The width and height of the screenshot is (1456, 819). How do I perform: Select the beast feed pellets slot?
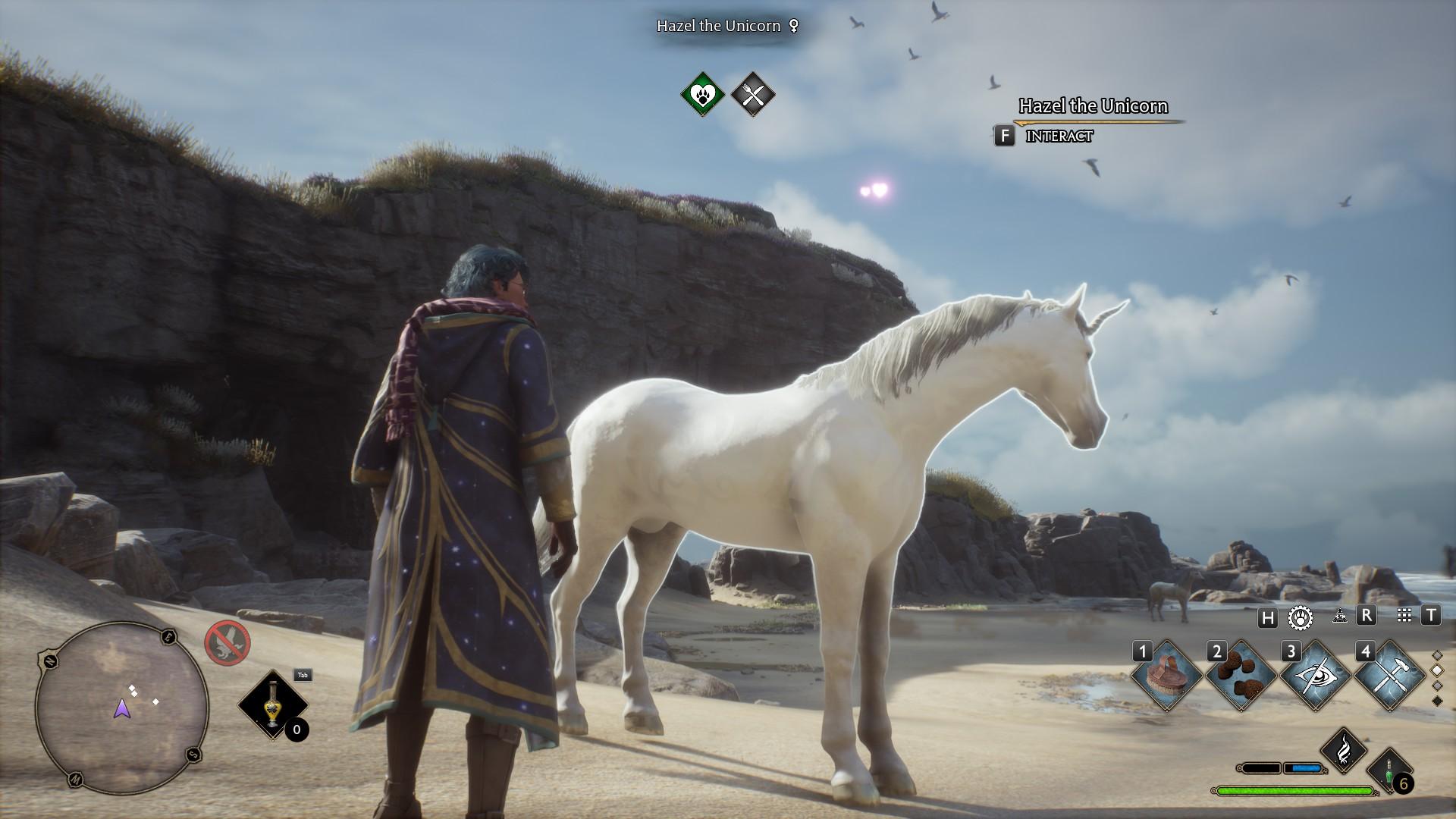[1241, 675]
